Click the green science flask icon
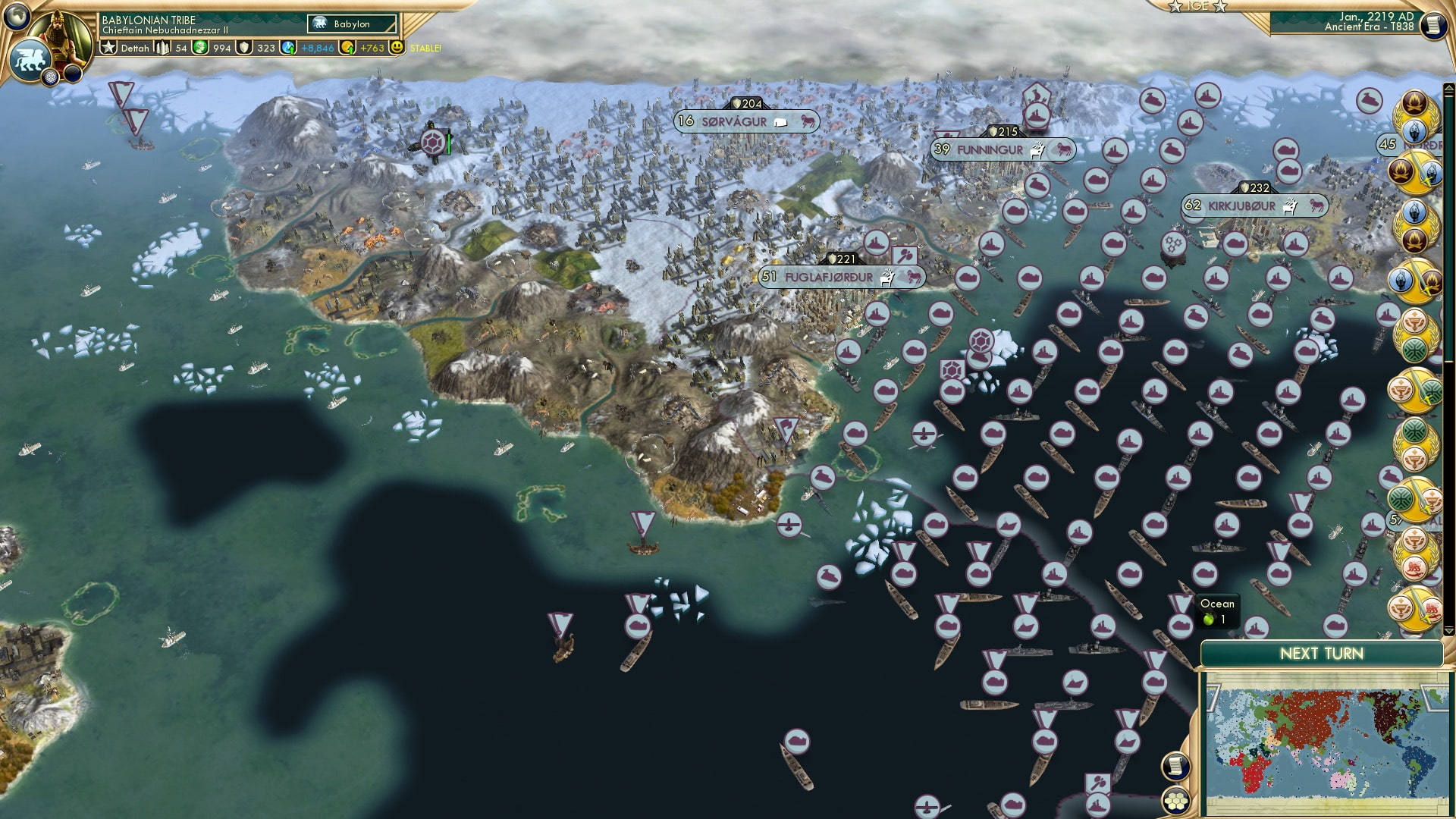 coord(201,48)
